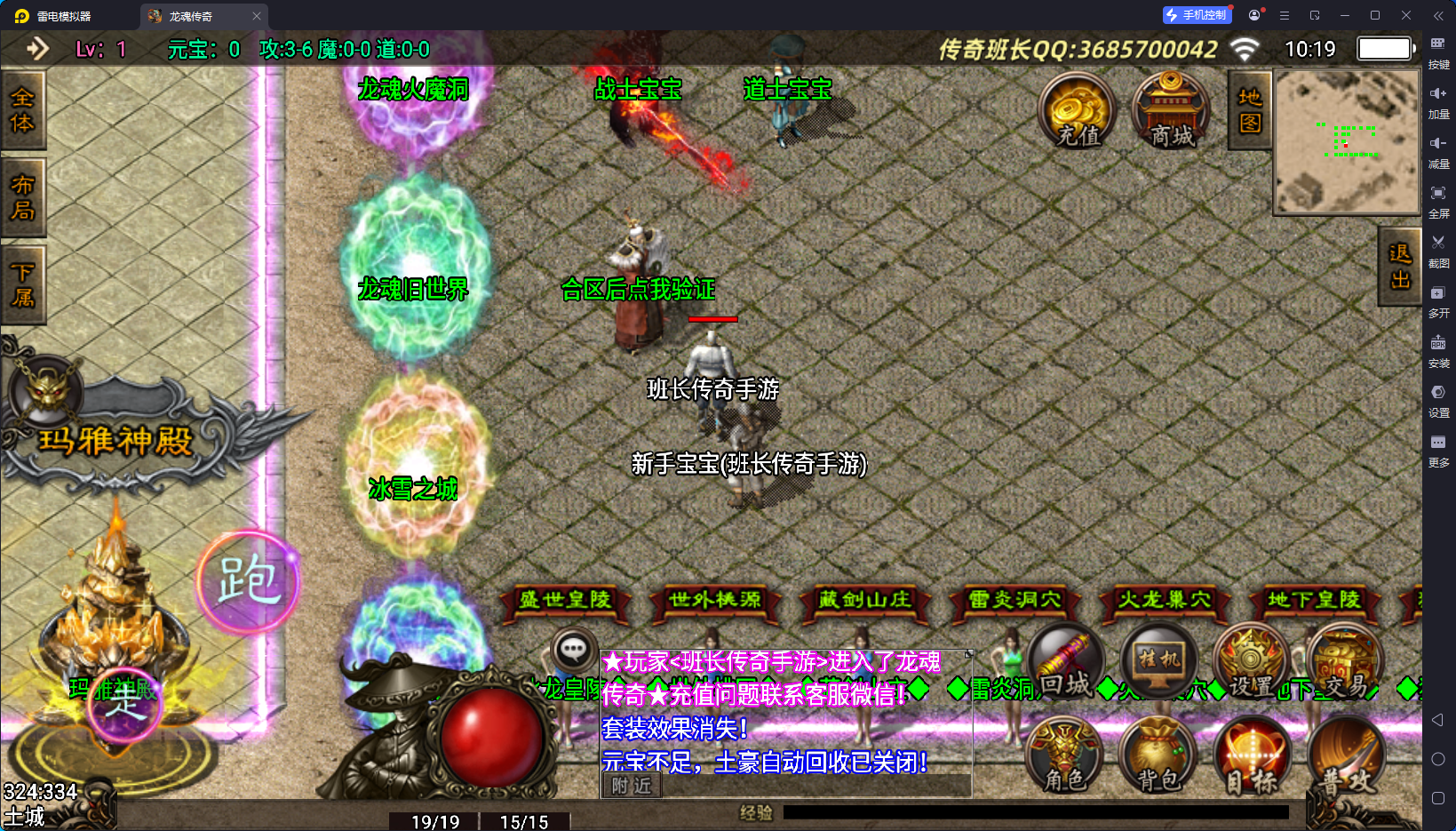Toggle 挂机 auto-play mode
The width and height of the screenshot is (1456, 831).
[1160, 659]
